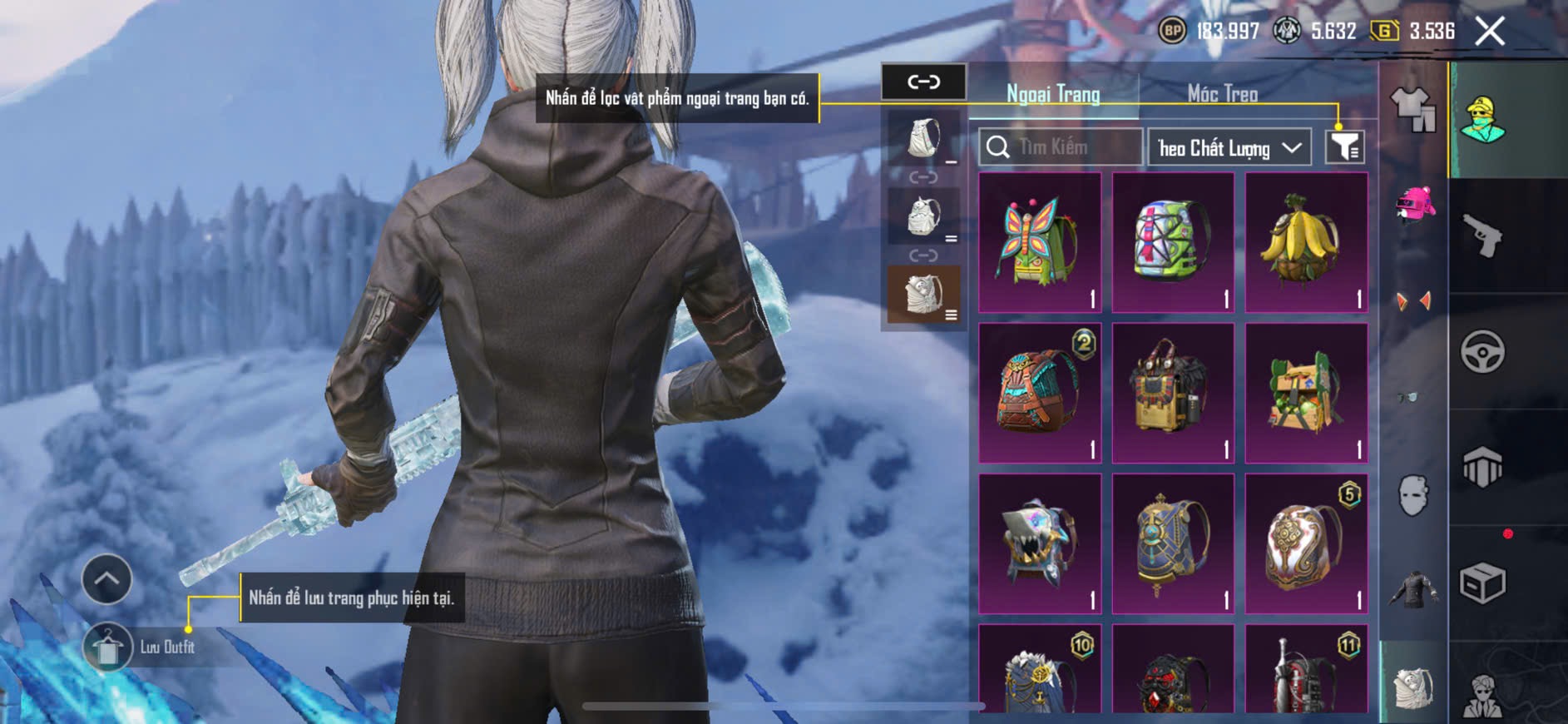Click the Tìm Kiếm search field
1568x724 pixels.
(1060, 147)
